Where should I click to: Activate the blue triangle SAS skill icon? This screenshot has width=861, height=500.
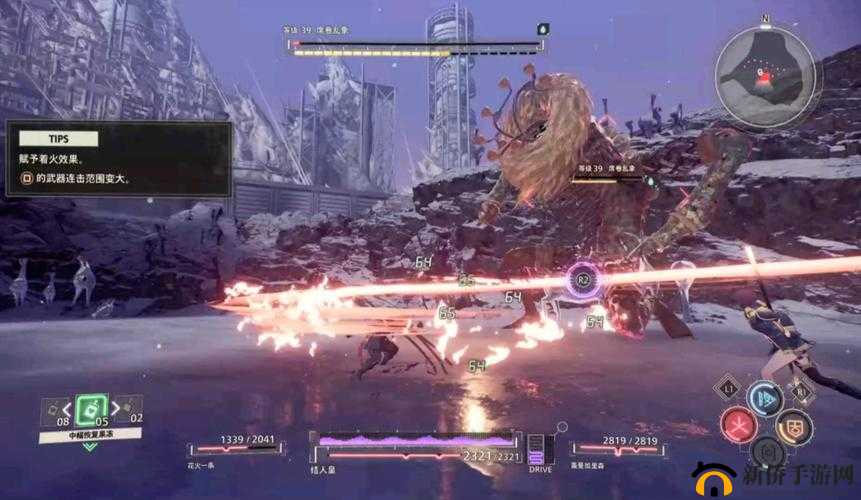pos(767,398)
